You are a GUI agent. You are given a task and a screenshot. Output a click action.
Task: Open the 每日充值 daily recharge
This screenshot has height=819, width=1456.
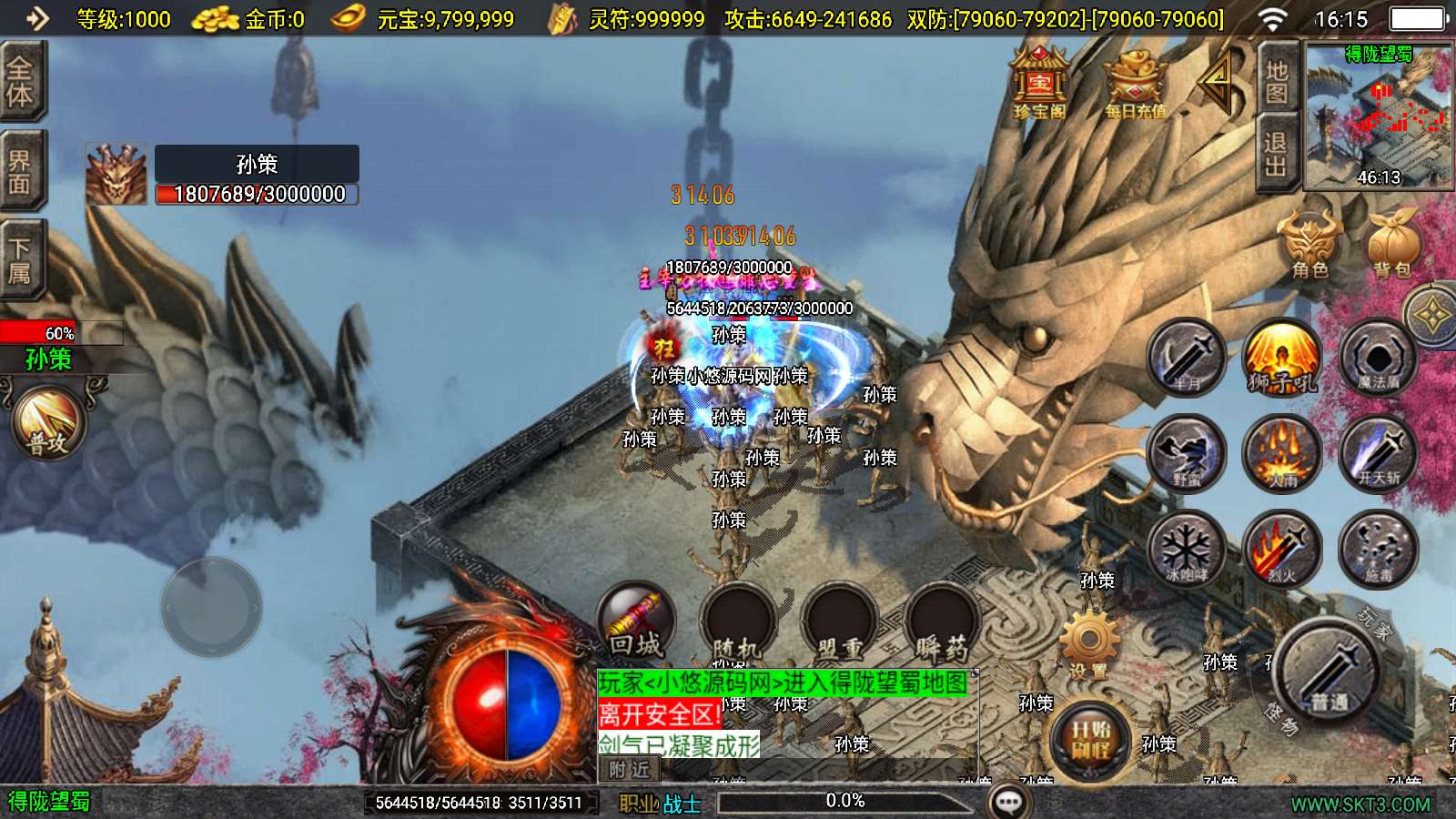1134,84
